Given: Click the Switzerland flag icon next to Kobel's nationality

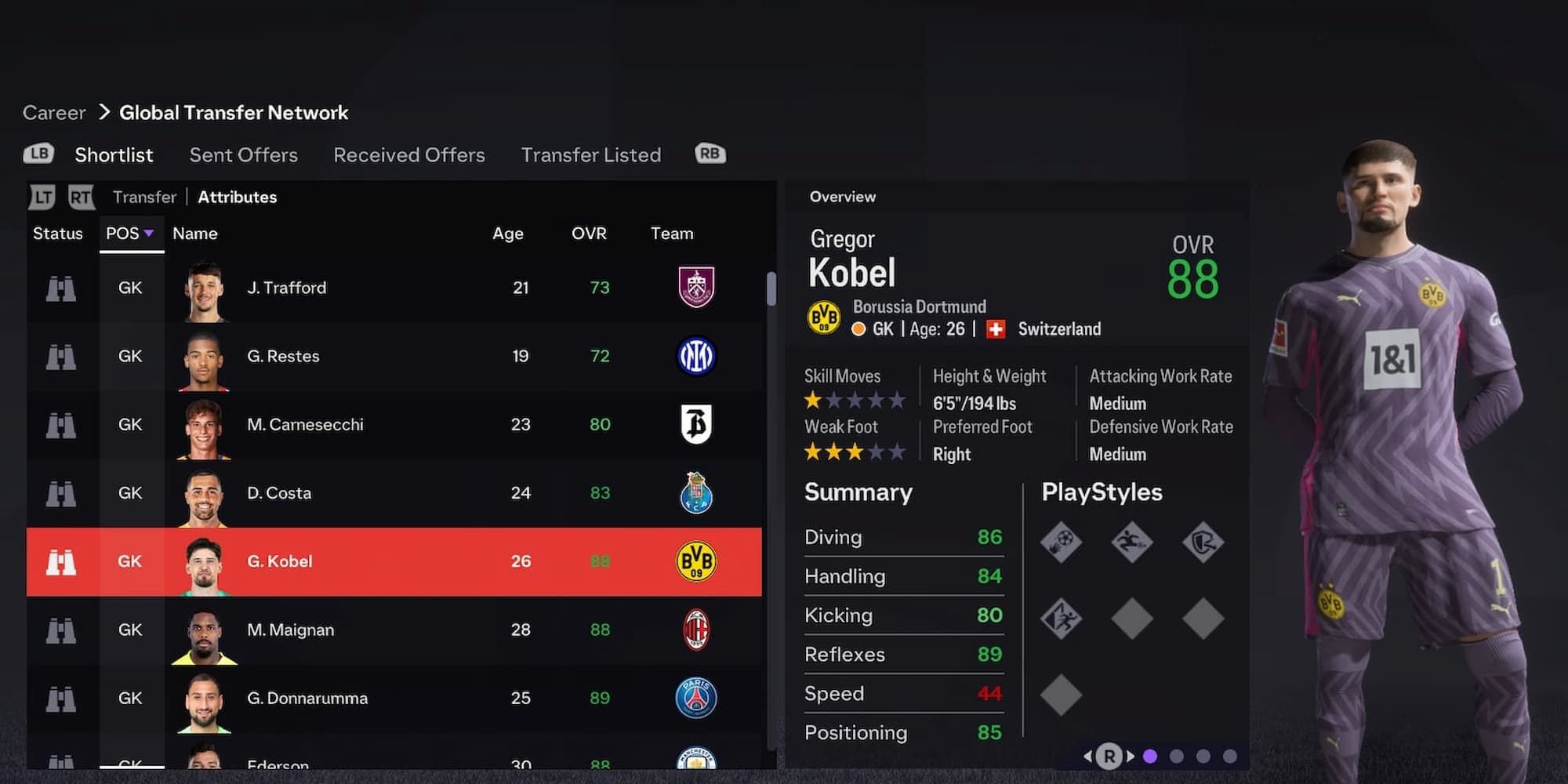Looking at the screenshot, I should [x=994, y=329].
